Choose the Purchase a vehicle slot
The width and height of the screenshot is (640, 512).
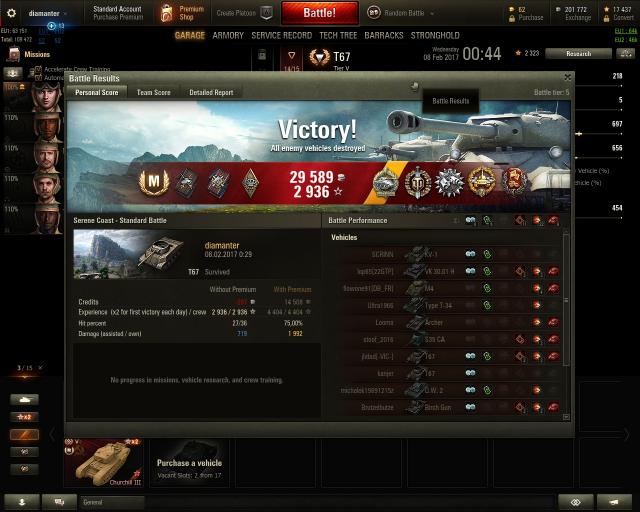pyautogui.click(x=189, y=463)
